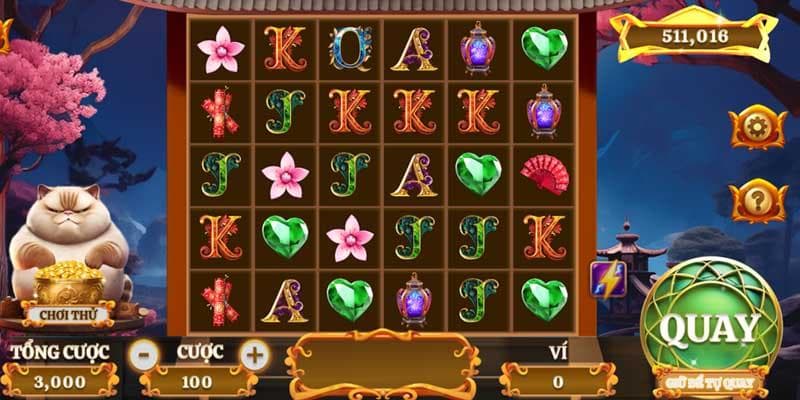The width and height of the screenshot is (800, 400).
Task: Decrease the bet with the minus button
Action: coord(146,353)
